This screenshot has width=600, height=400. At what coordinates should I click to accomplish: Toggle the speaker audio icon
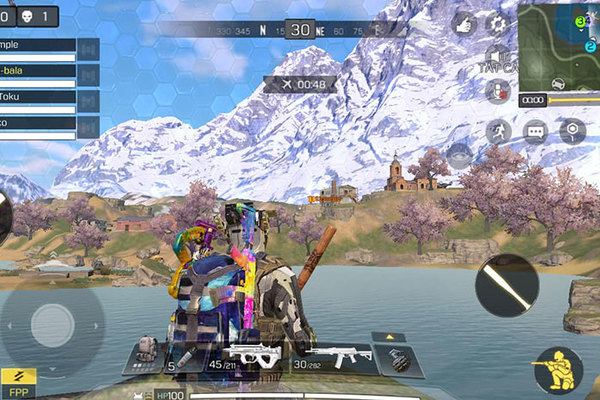(x=497, y=55)
